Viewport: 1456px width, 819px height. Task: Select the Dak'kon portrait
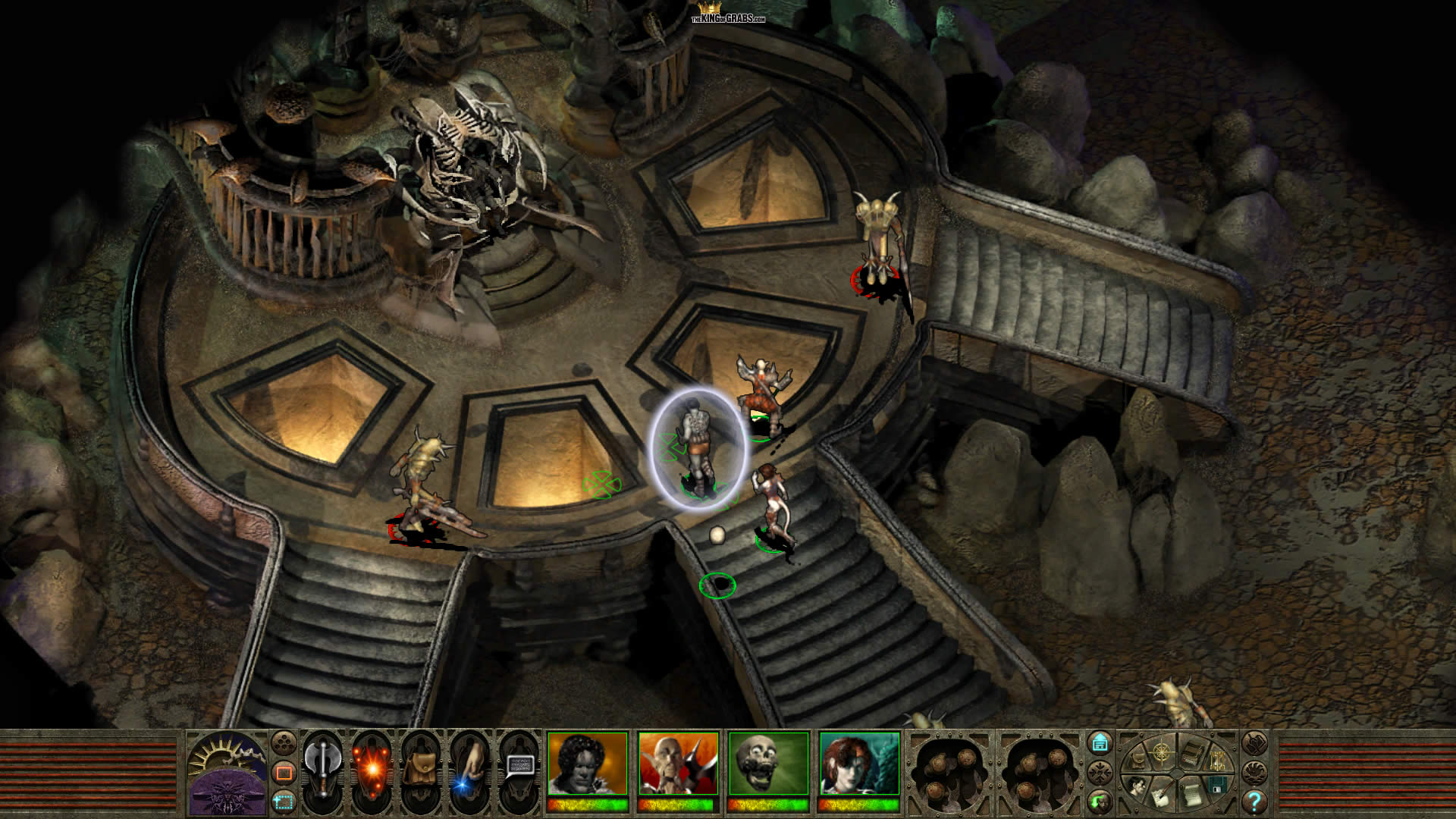coord(679,764)
